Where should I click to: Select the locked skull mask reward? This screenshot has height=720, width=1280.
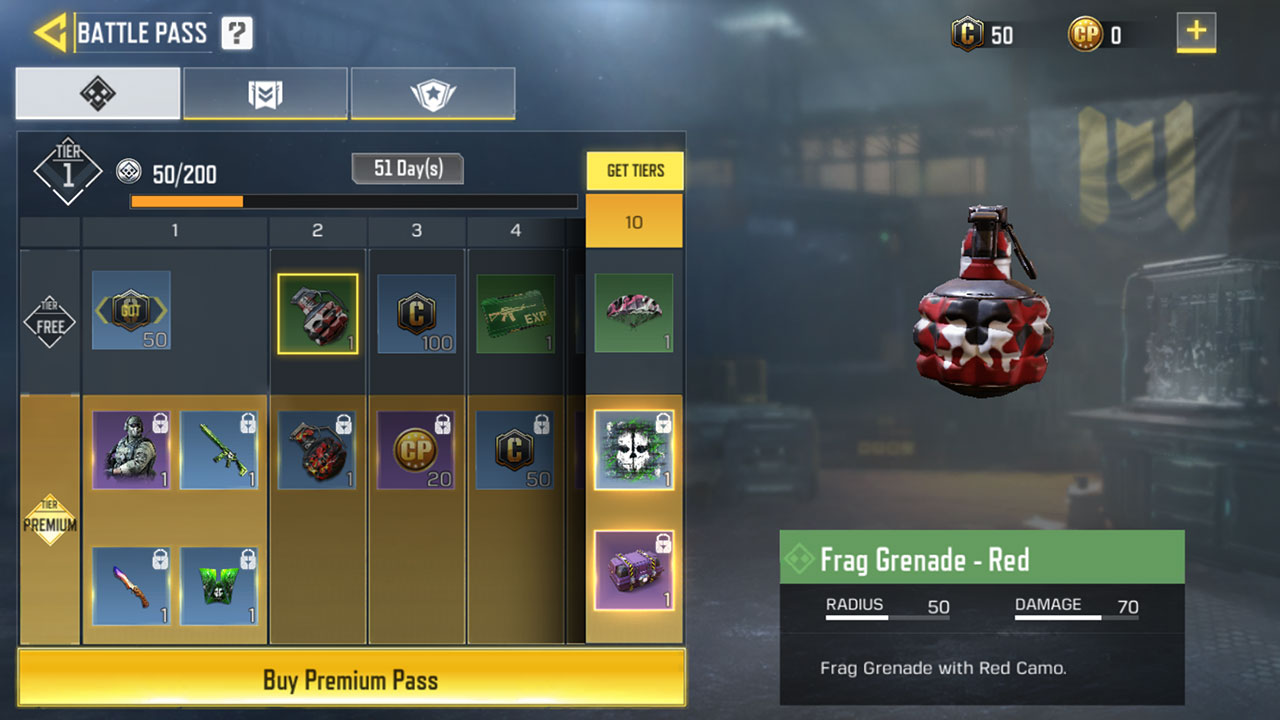[634, 450]
